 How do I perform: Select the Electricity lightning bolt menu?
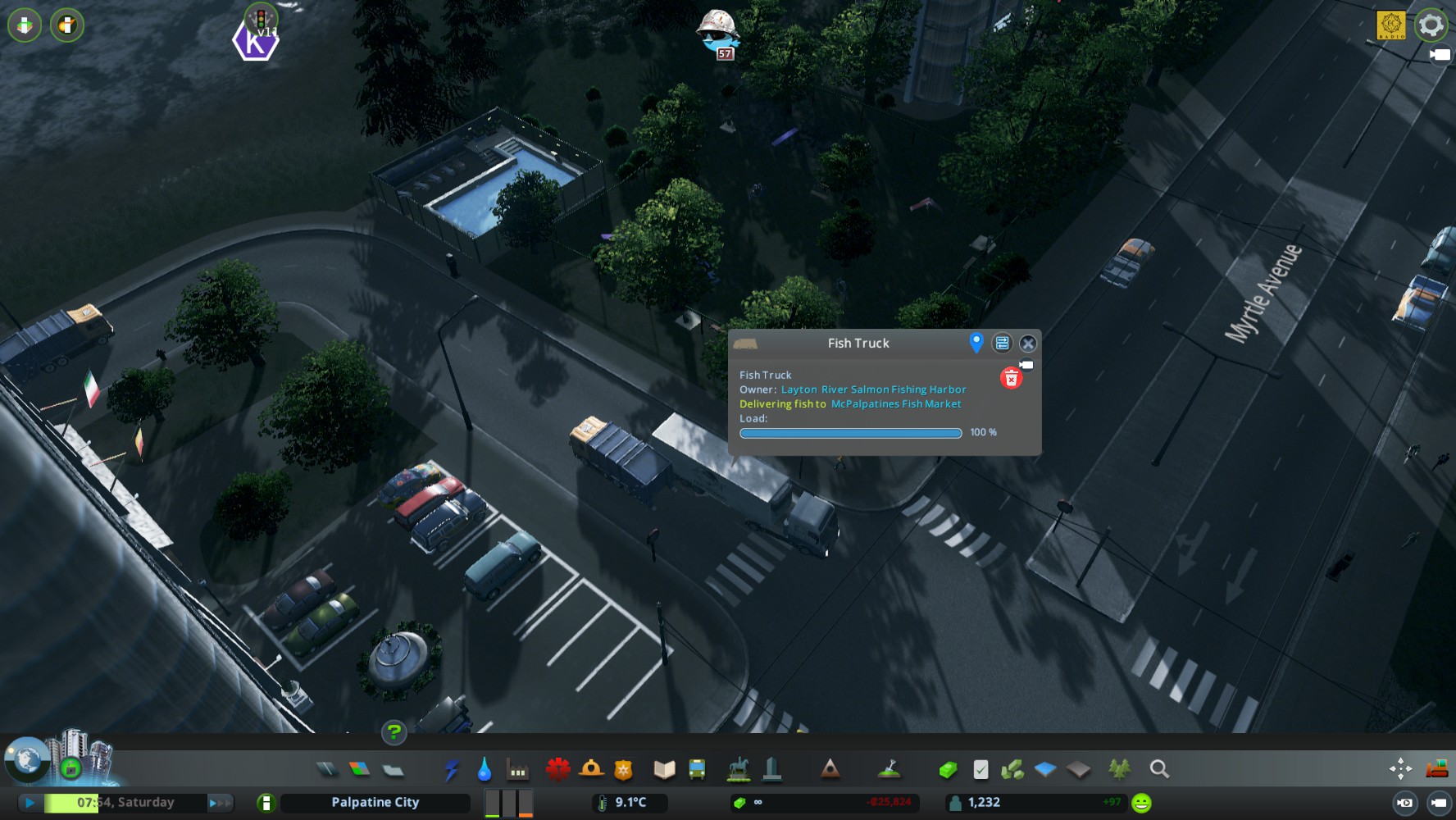point(452,769)
